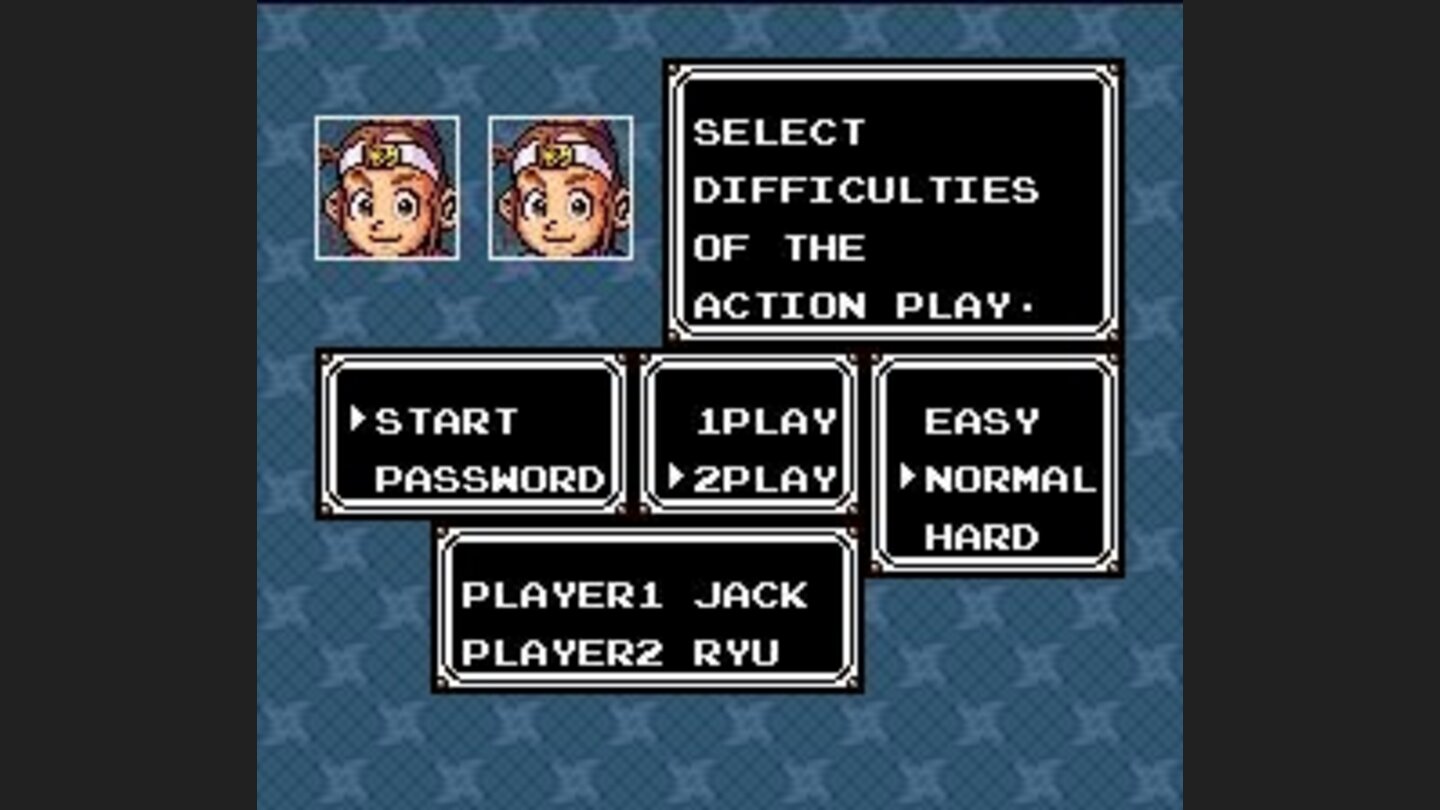Select the PASSWORD menu entry
Viewport: 1440px width, 810px height.
(x=490, y=479)
